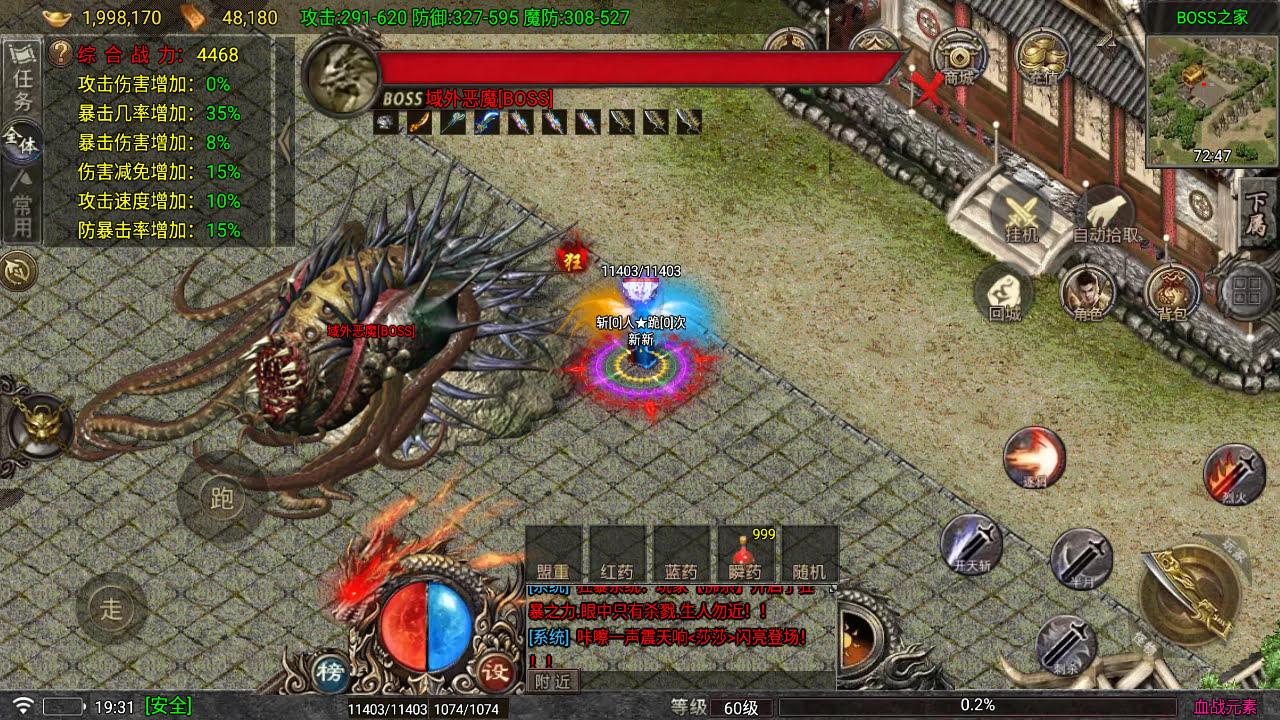
Task: Toggle 自动拾取 auto pickup
Action: tap(1105, 217)
